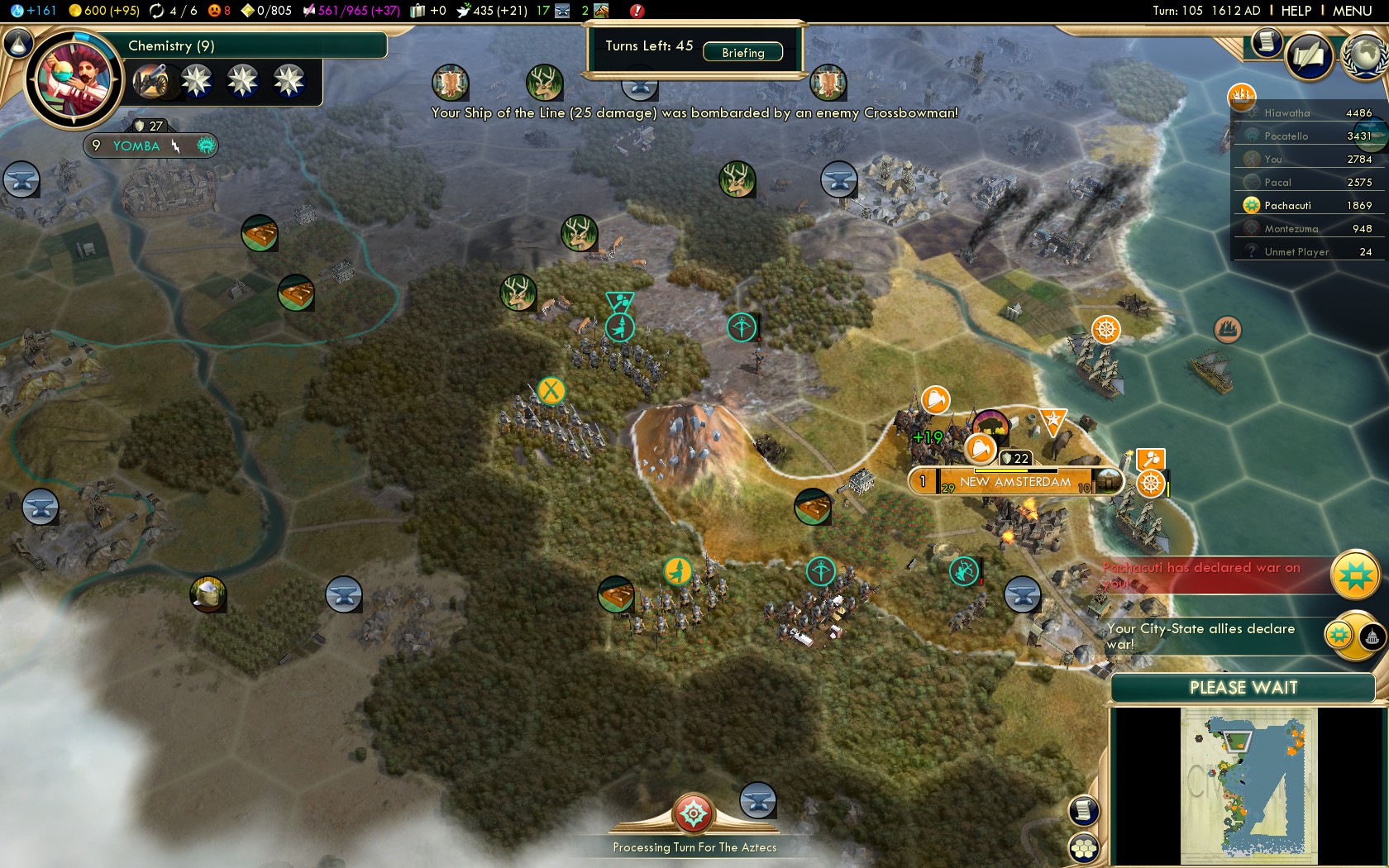Open the hexagon map options button

1084,848
